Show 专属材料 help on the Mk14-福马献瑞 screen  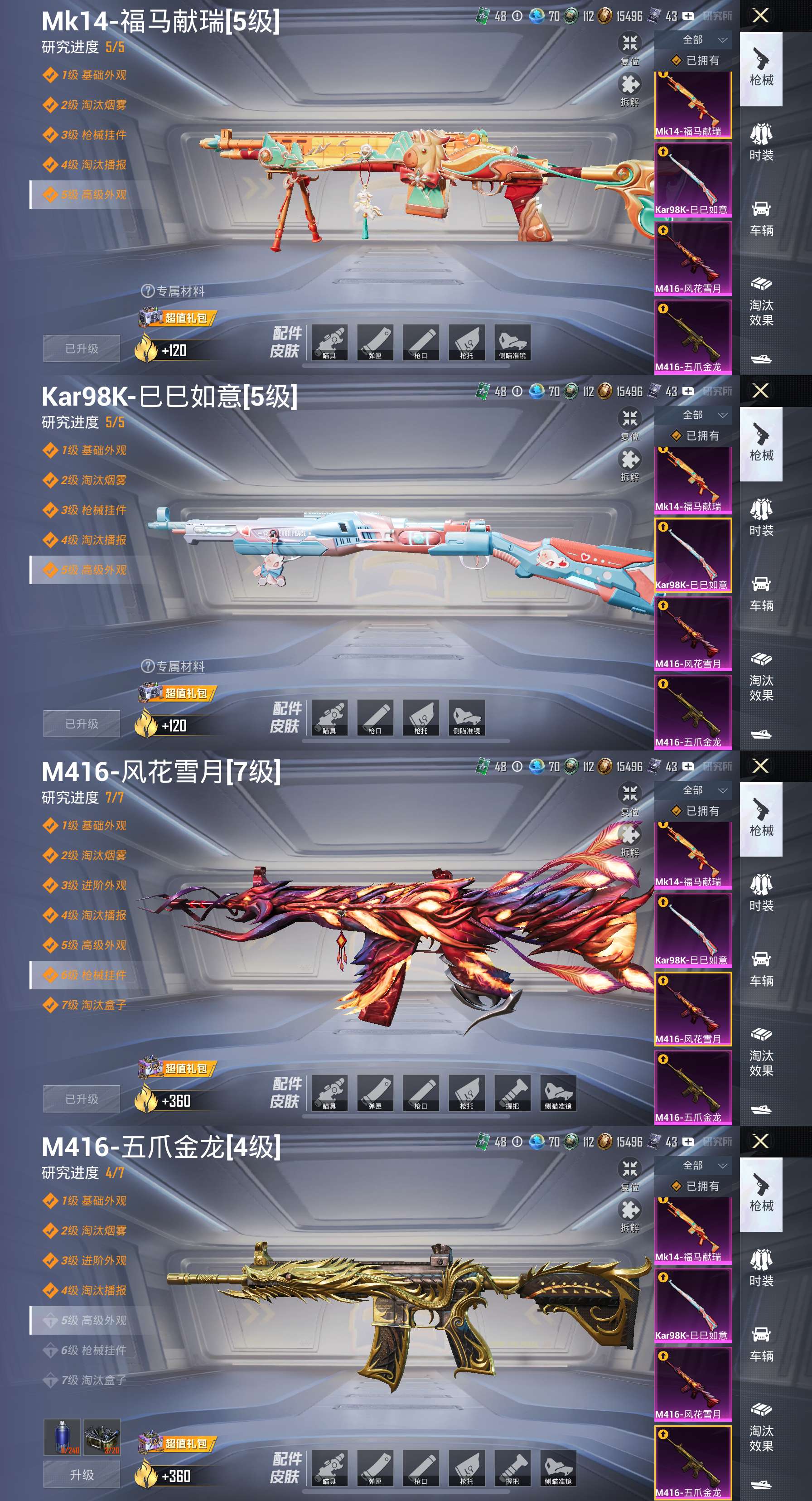coord(148,291)
